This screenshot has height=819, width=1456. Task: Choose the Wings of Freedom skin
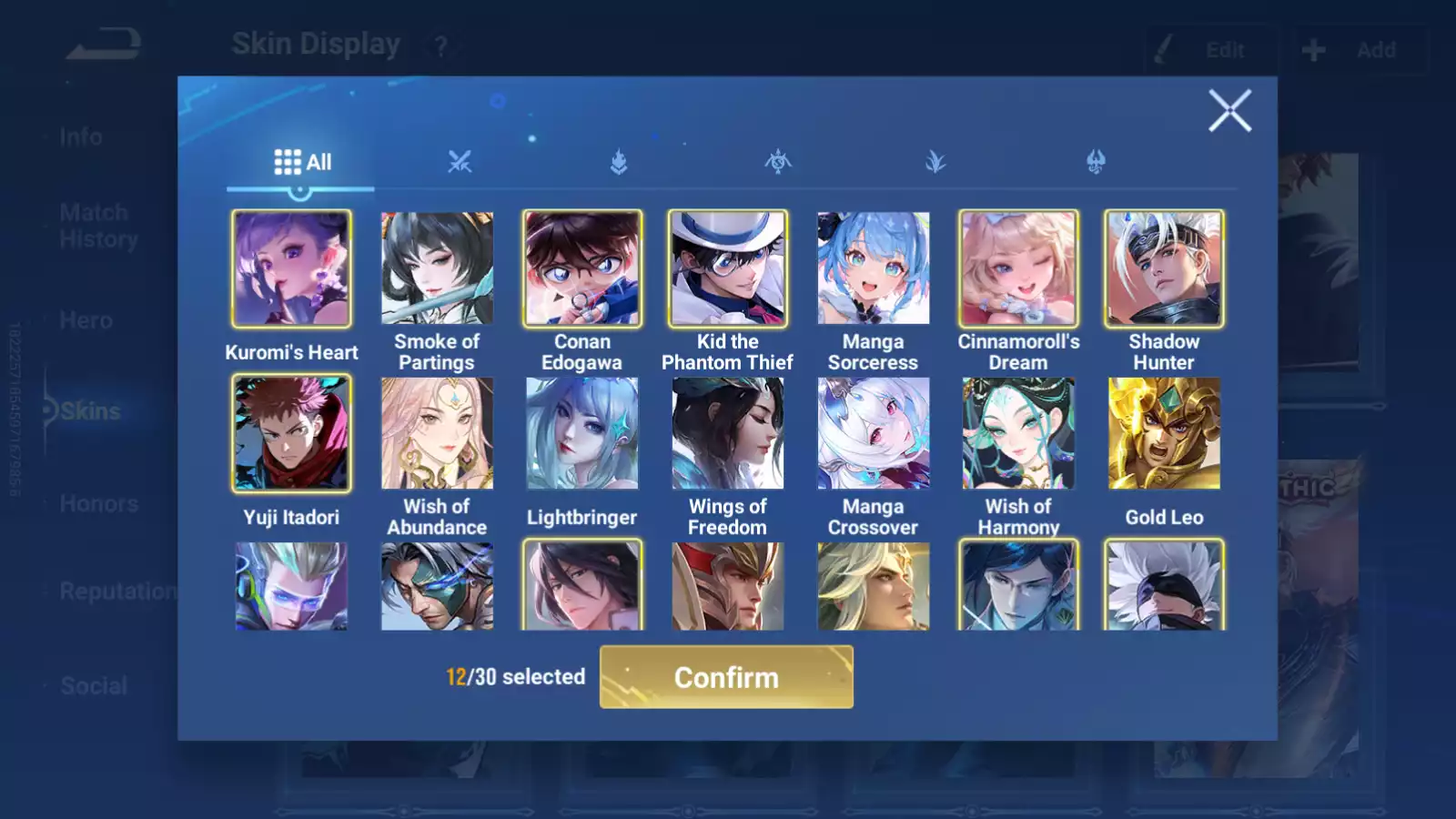728,434
